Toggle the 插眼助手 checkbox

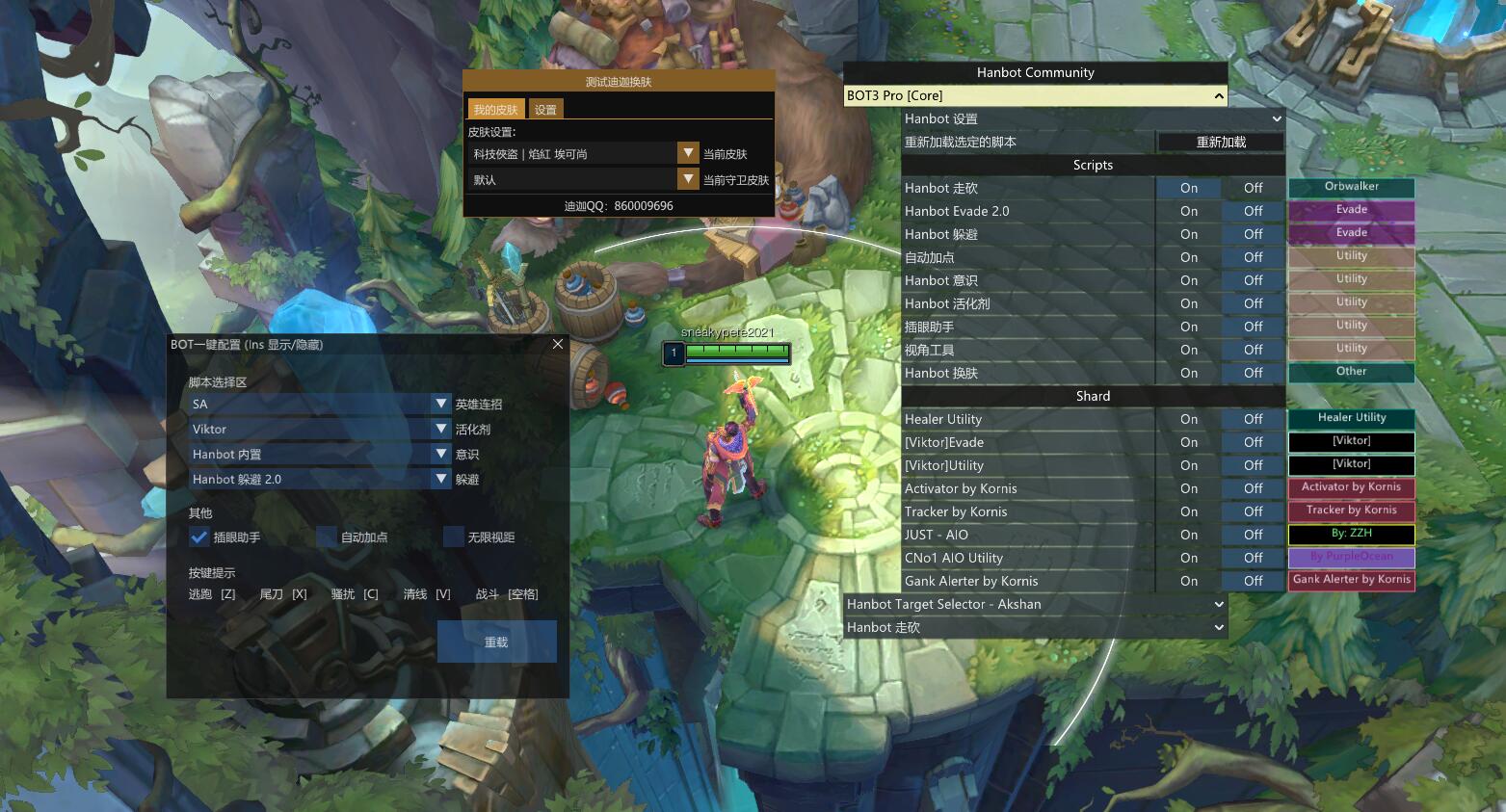199,537
